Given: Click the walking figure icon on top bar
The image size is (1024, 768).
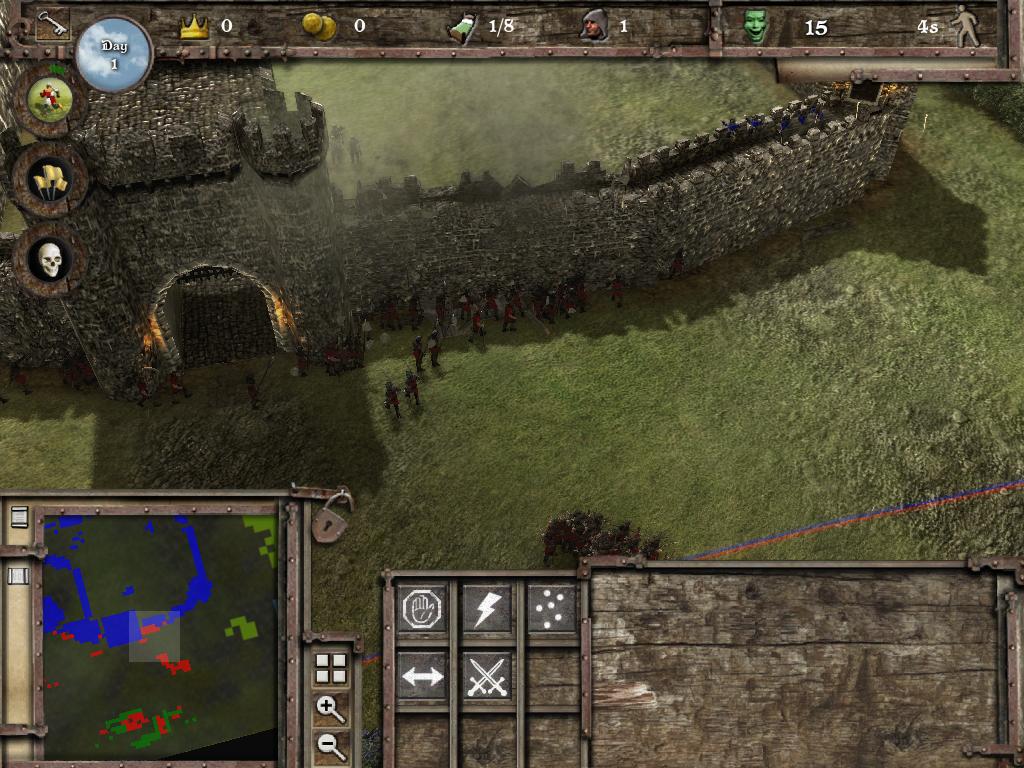Looking at the screenshot, I should 965,26.
